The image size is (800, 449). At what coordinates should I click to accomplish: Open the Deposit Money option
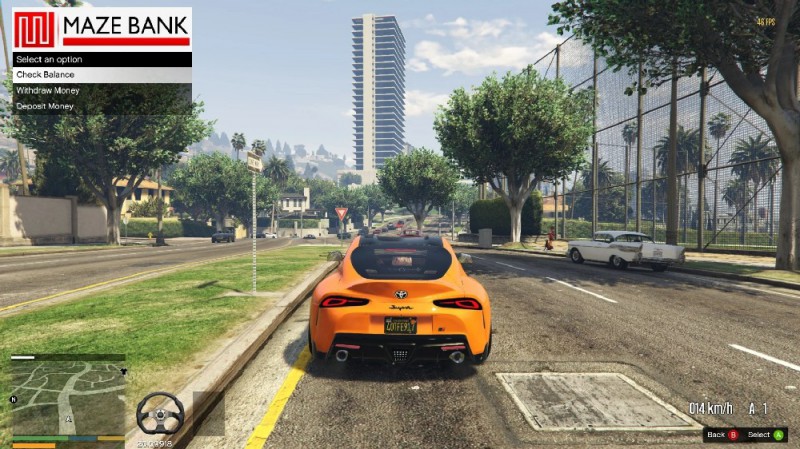100,106
